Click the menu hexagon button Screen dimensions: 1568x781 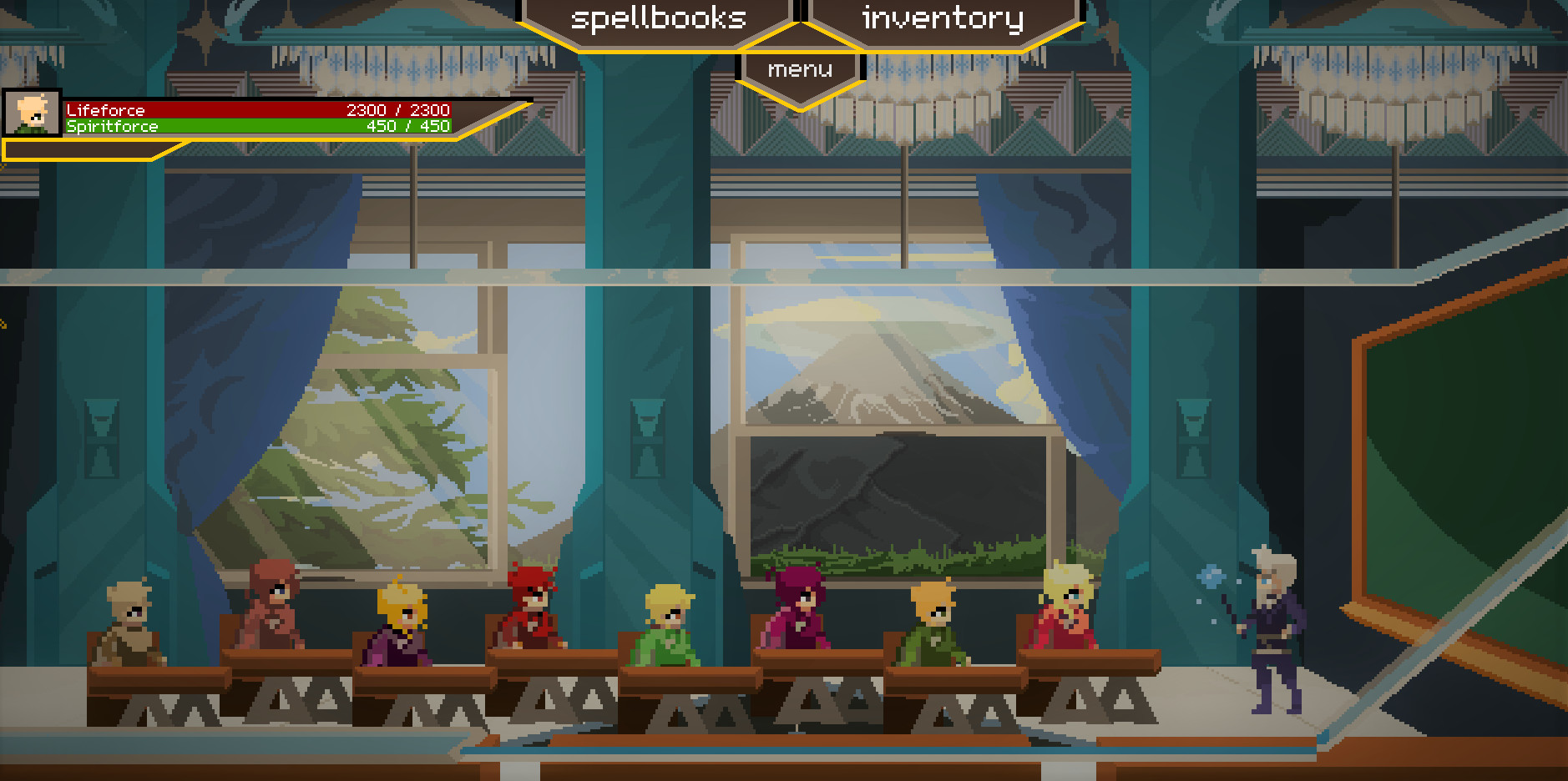point(799,70)
